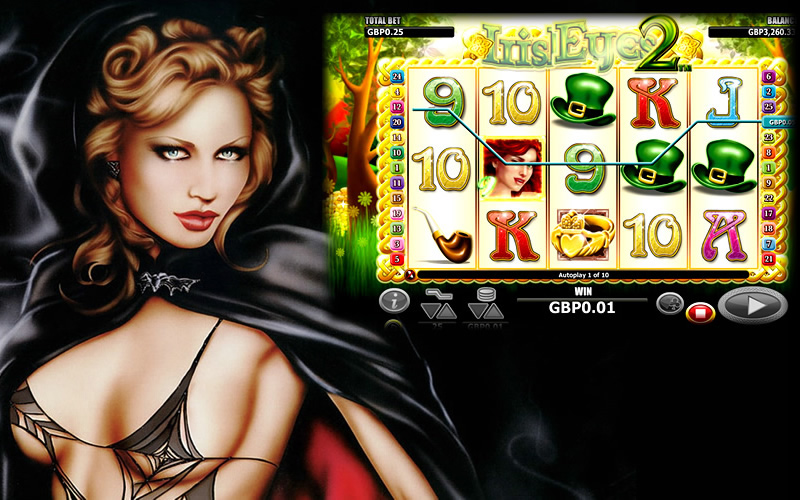The width and height of the screenshot is (800, 500).
Task: Select the payline 24 marker
Action: point(397,76)
